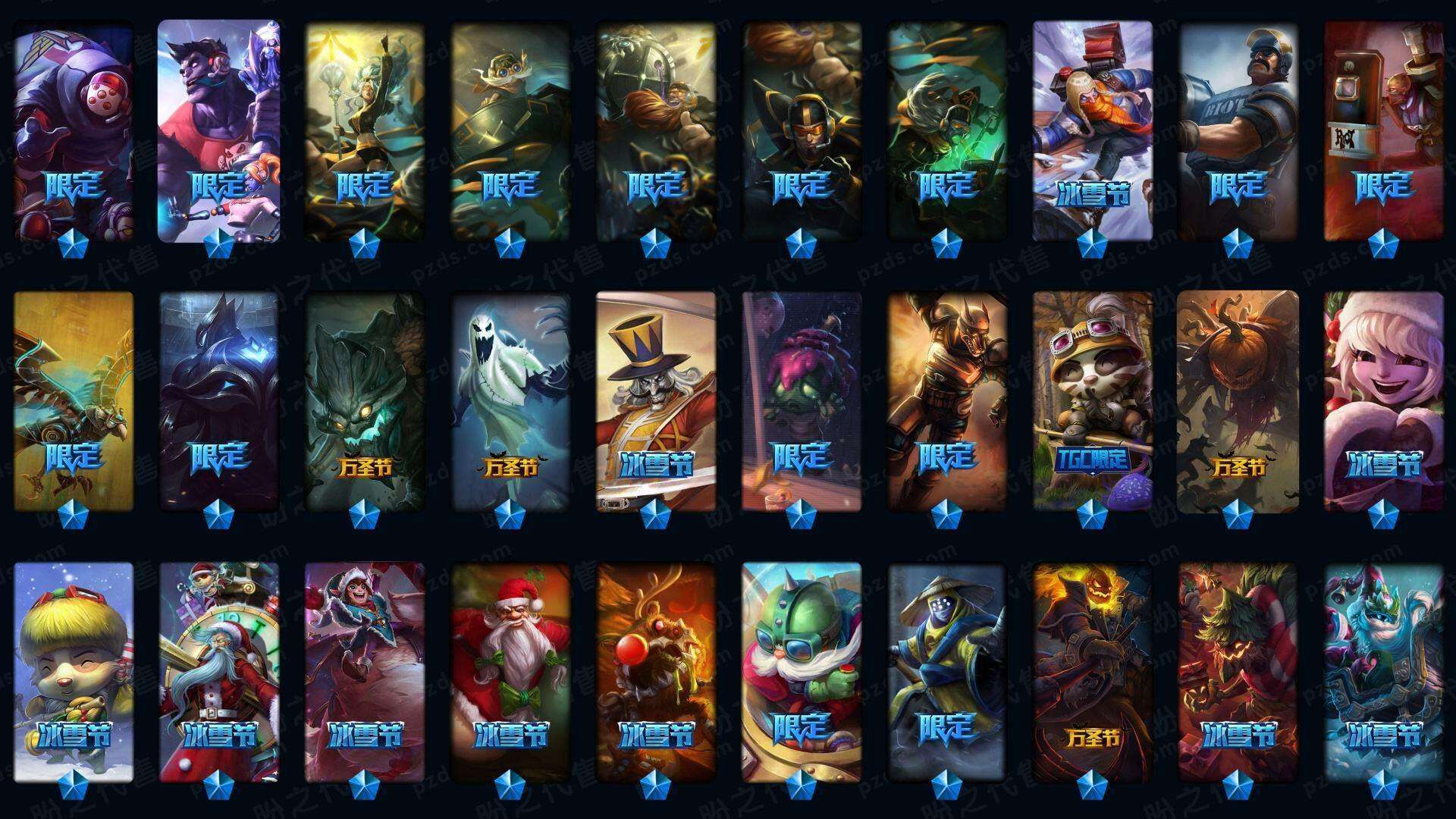The image size is (1456, 819).
Task: Select the golden mechanical bird skin card
Action: click(74, 400)
